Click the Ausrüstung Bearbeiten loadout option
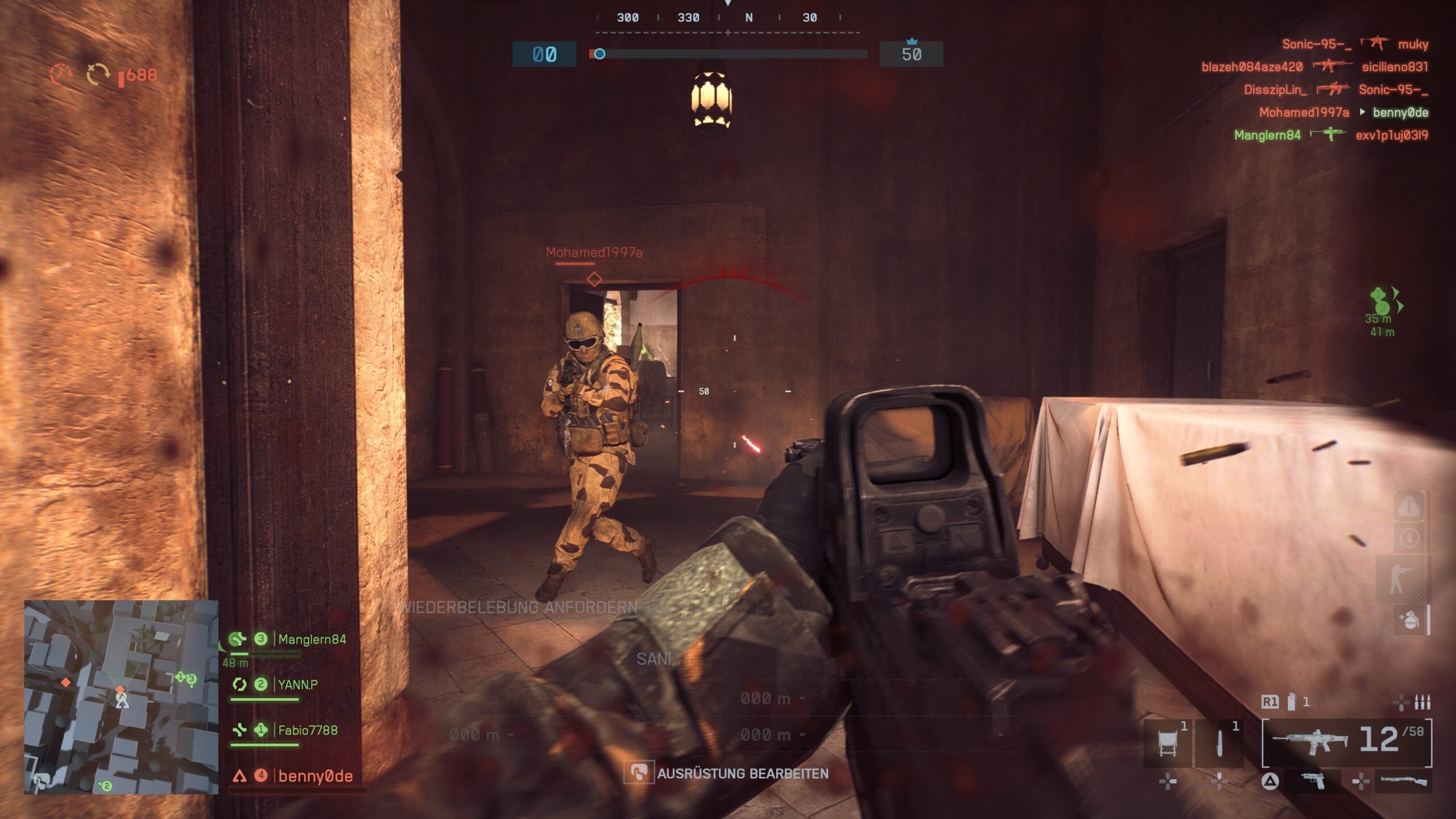The width and height of the screenshot is (1456, 819). coord(742,773)
